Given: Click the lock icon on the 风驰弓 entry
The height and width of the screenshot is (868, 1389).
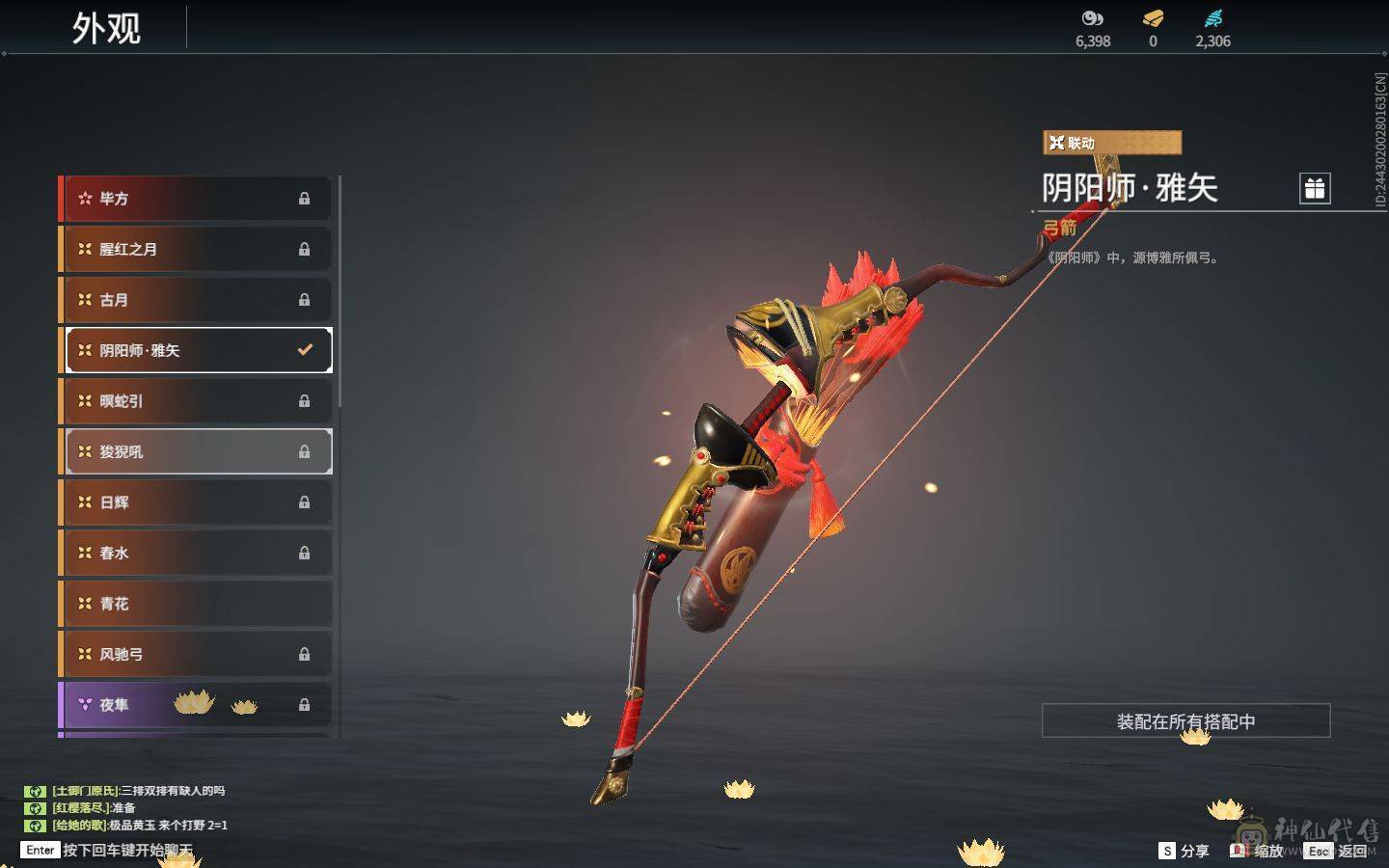Looking at the screenshot, I should coord(305,654).
